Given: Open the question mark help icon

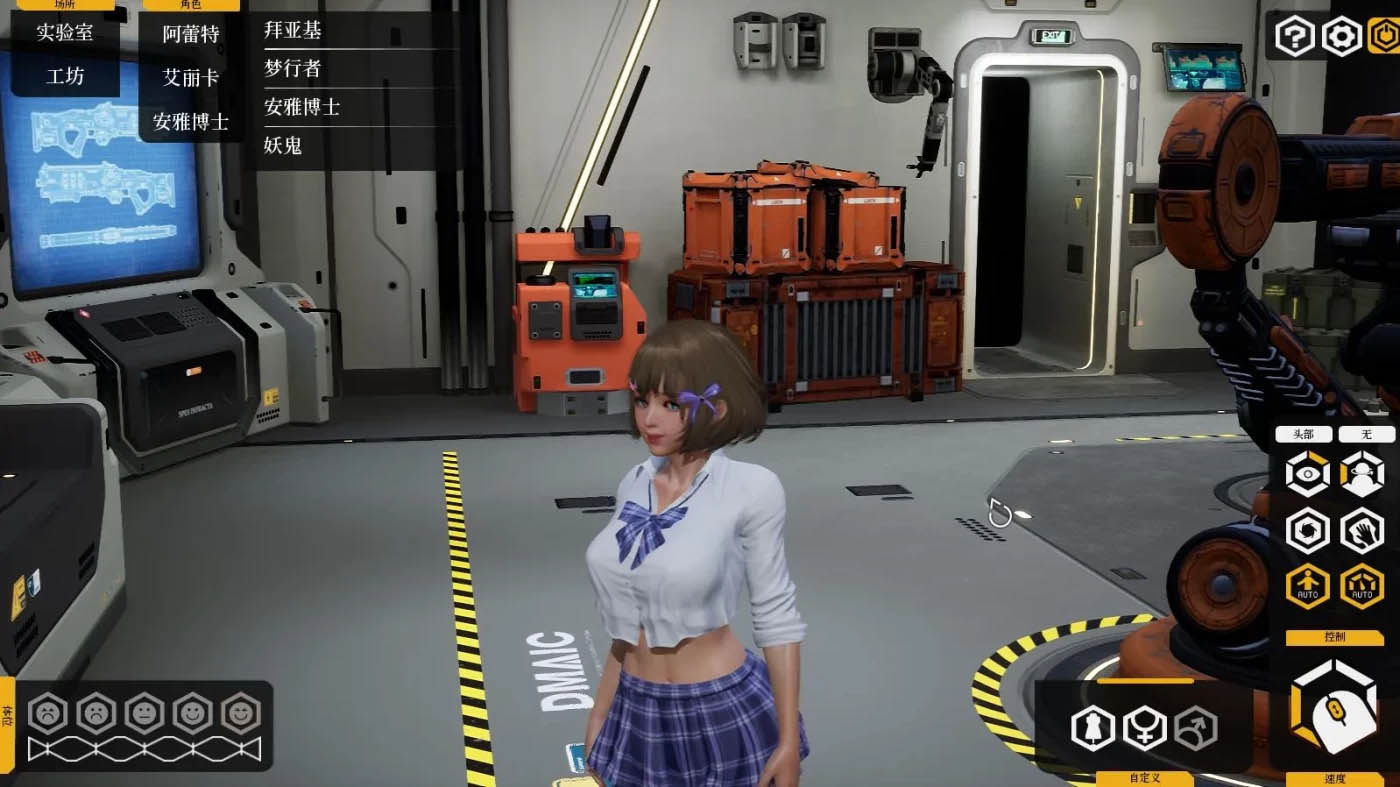Looking at the screenshot, I should point(1295,37).
